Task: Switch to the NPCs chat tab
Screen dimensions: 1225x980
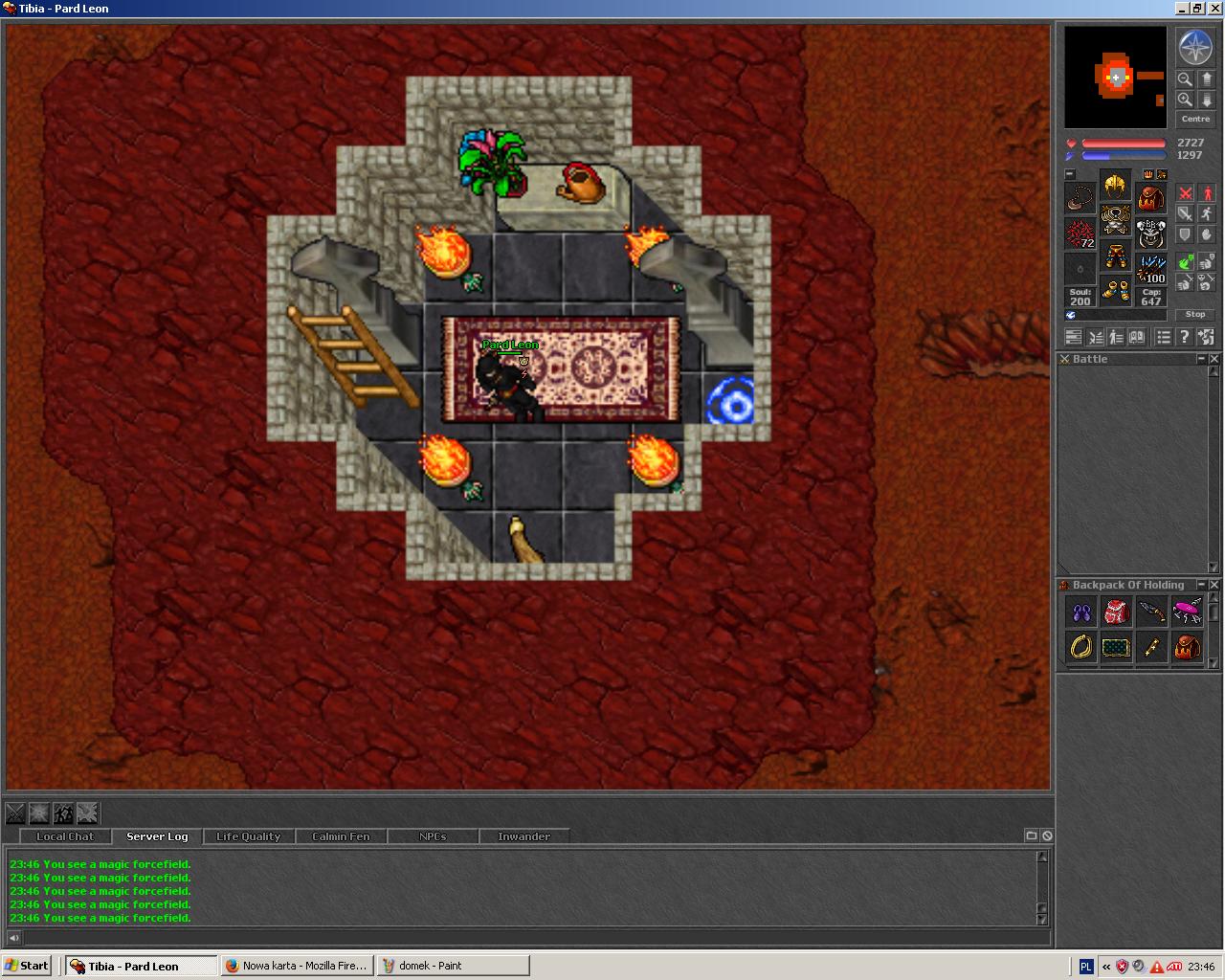Action: pos(433,836)
